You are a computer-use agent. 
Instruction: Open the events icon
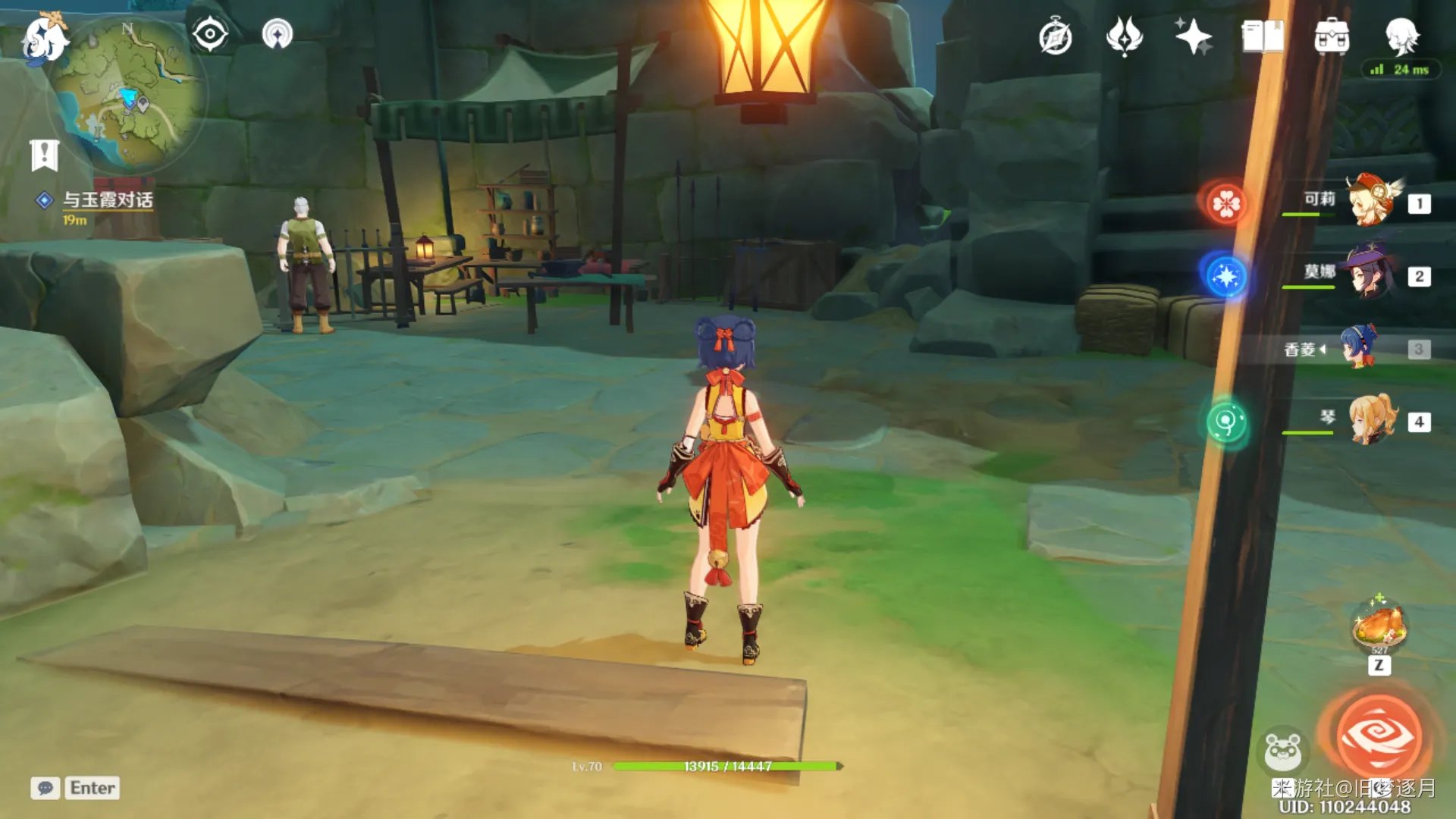point(1124,36)
